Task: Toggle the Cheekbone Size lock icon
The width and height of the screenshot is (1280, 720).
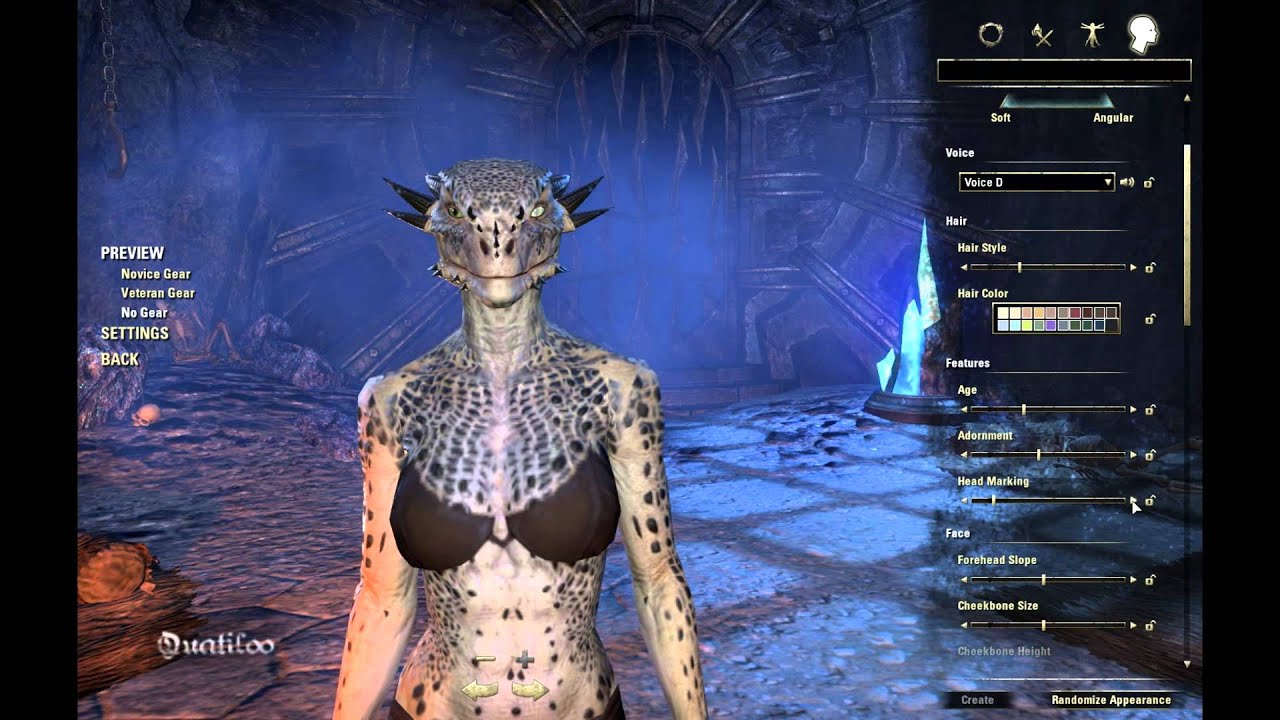Action: 1150,626
